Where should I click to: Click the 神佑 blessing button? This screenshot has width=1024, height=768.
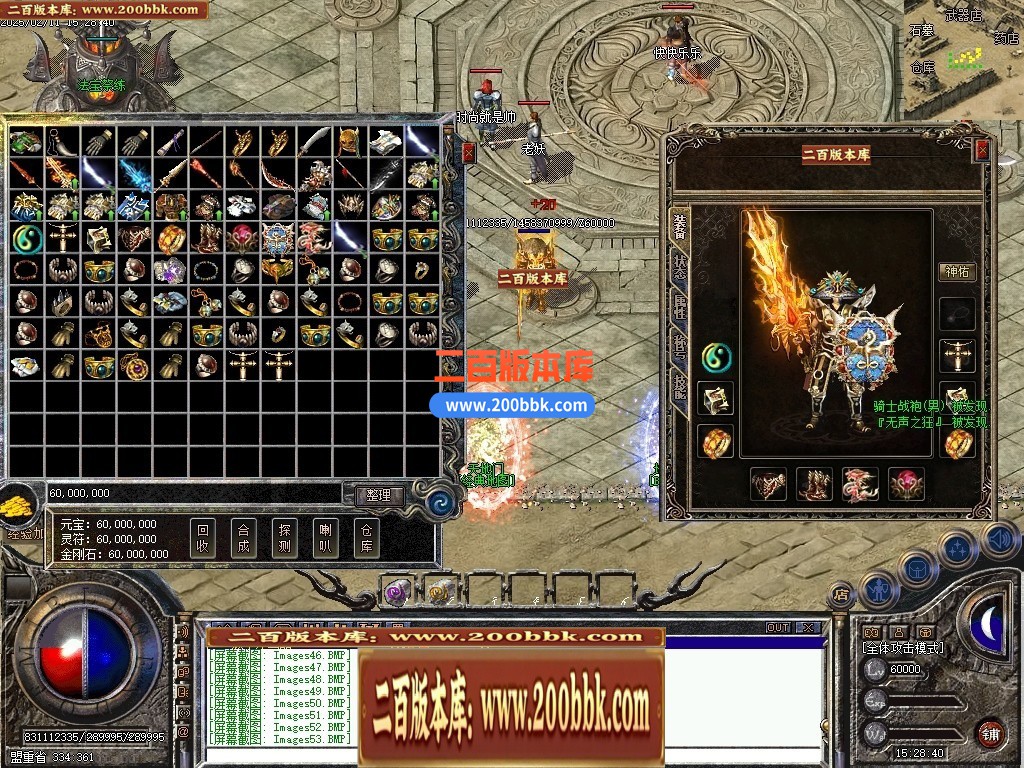(x=957, y=271)
